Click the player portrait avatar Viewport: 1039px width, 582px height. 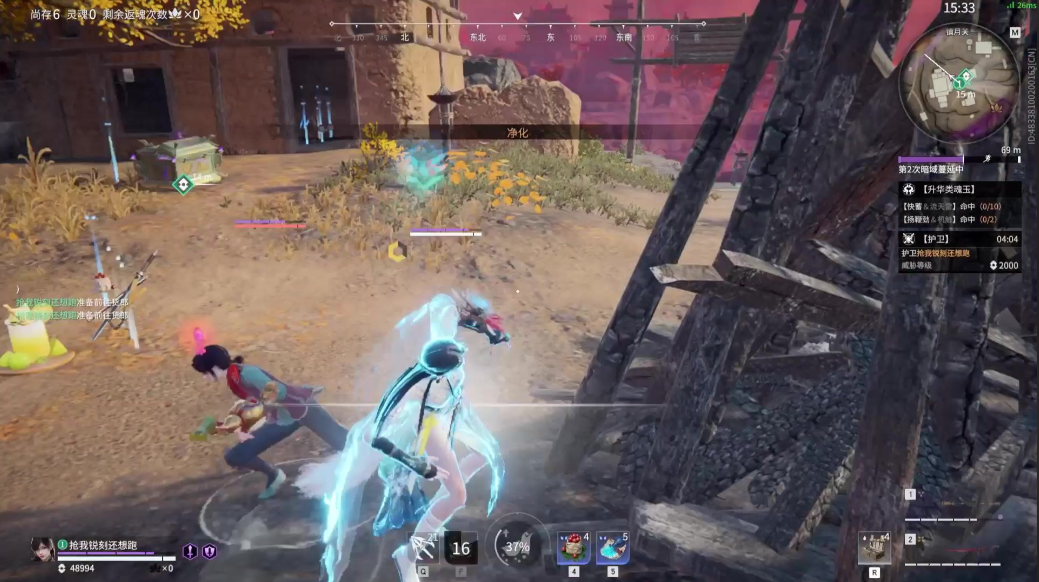point(42,549)
